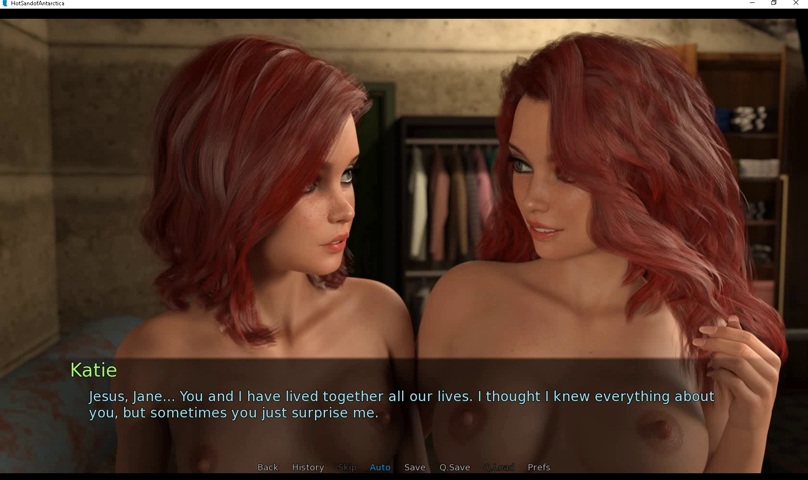The image size is (808, 480).
Task: Open the Prefs settings screen
Action: [x=539, y=467]
